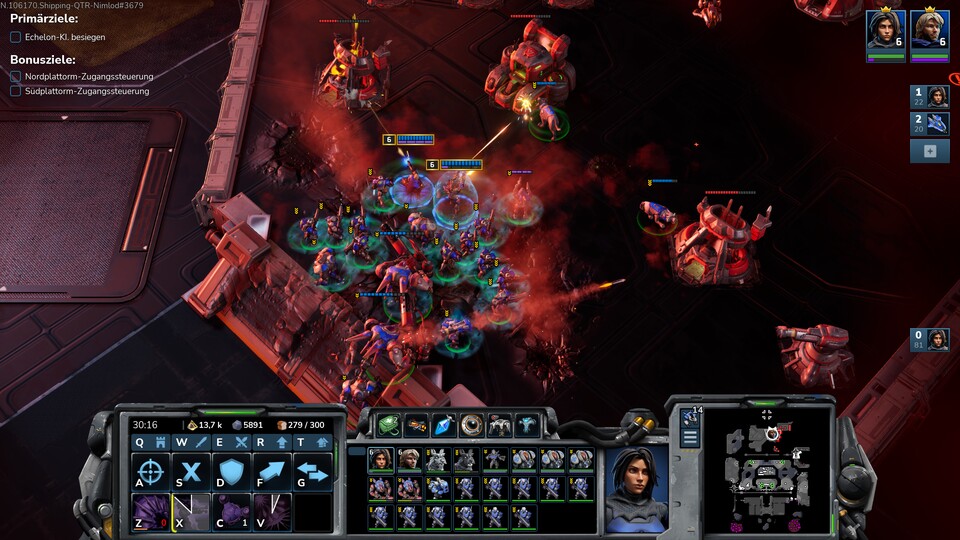This screenshot has width=960, height=540.
Task: Add a new control group with plus button
Action: (x=930, y=151)
